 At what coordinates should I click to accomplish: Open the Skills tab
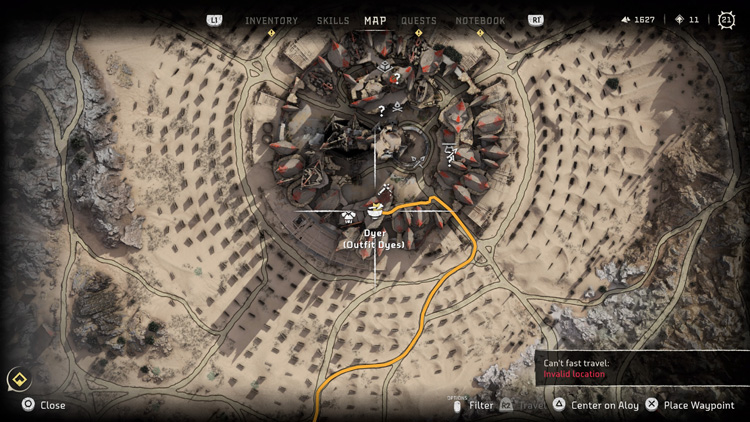tap(333, 20)
